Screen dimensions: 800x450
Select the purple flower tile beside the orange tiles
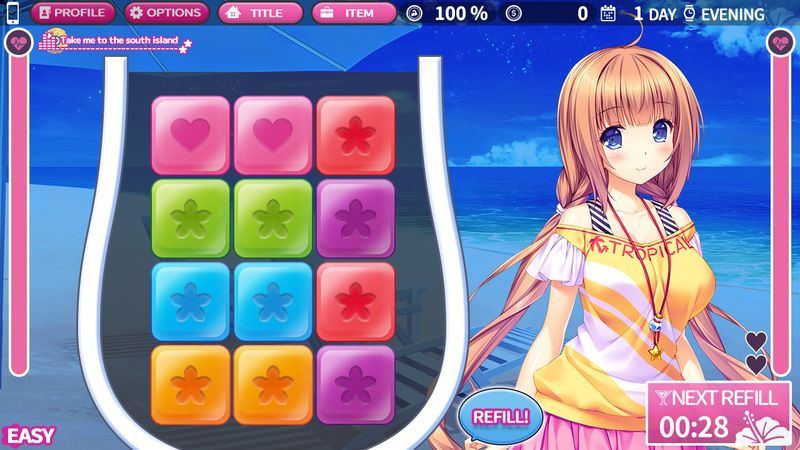[x=355, y=384]
